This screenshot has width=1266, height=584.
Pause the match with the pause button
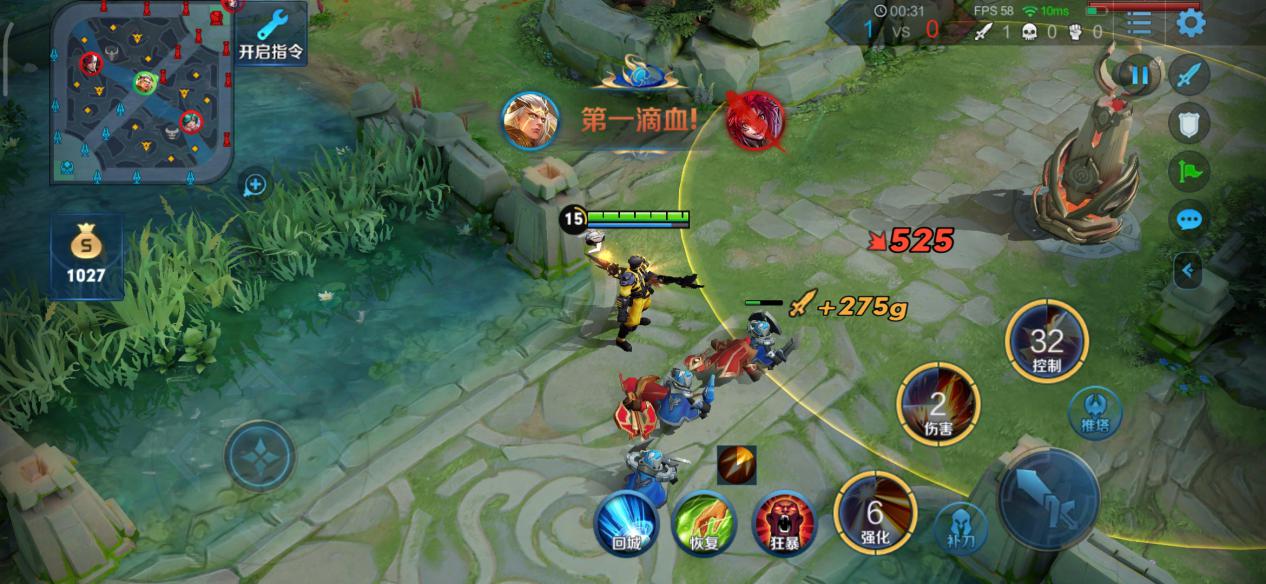pos(1139,74)
